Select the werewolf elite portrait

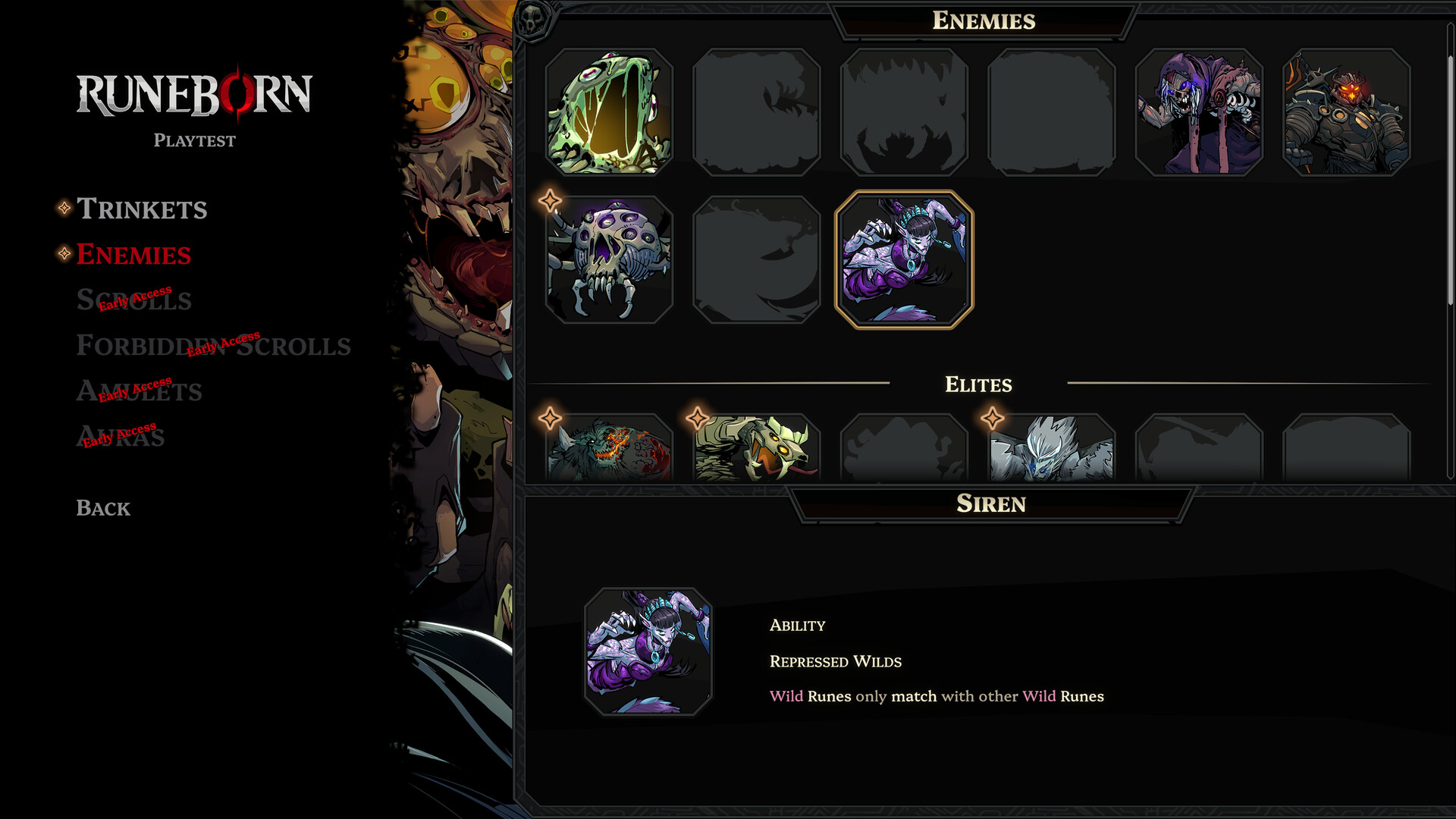(610, 451)
